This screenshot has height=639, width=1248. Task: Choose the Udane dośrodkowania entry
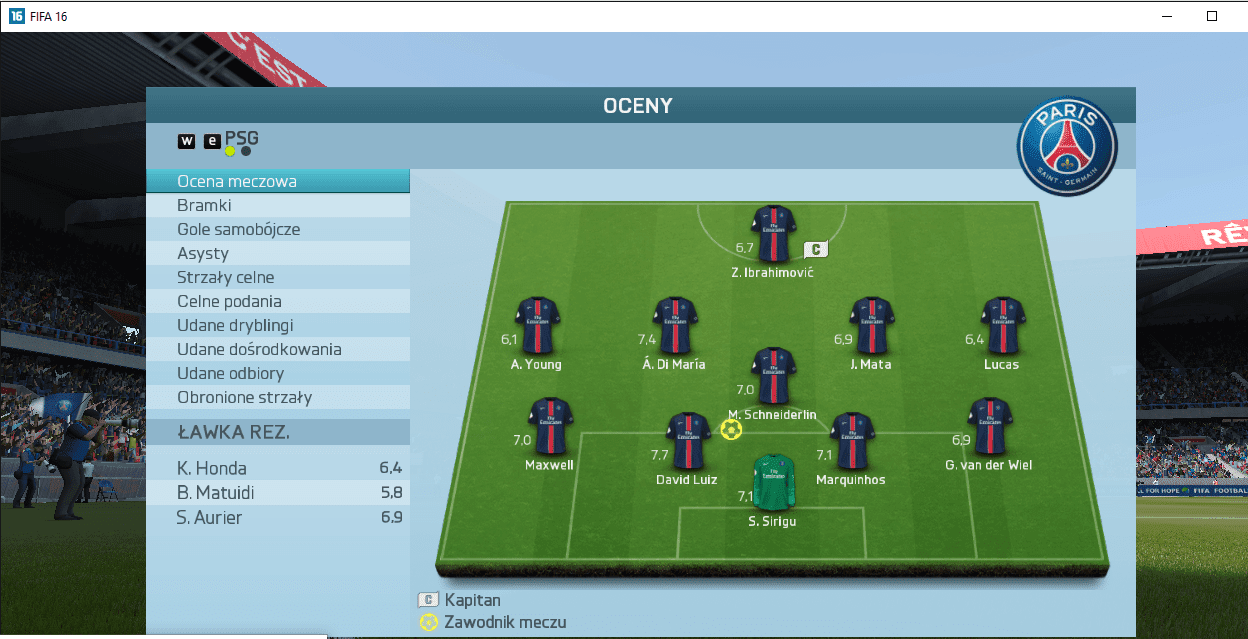[x=277, y=350]
